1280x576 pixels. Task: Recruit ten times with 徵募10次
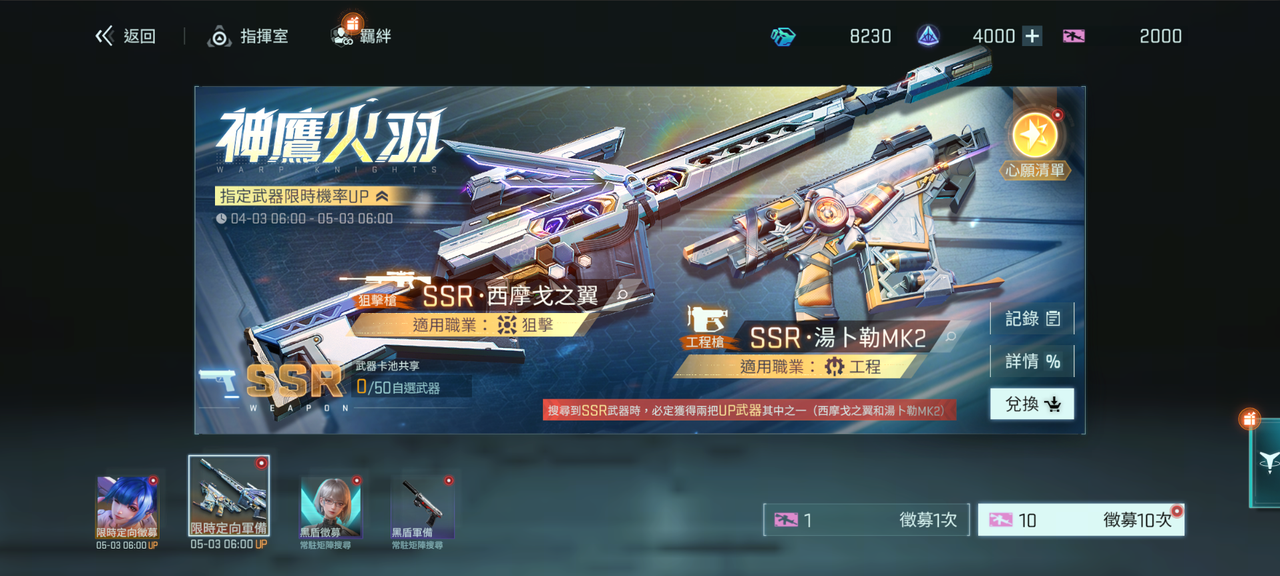coord(1080,520)
